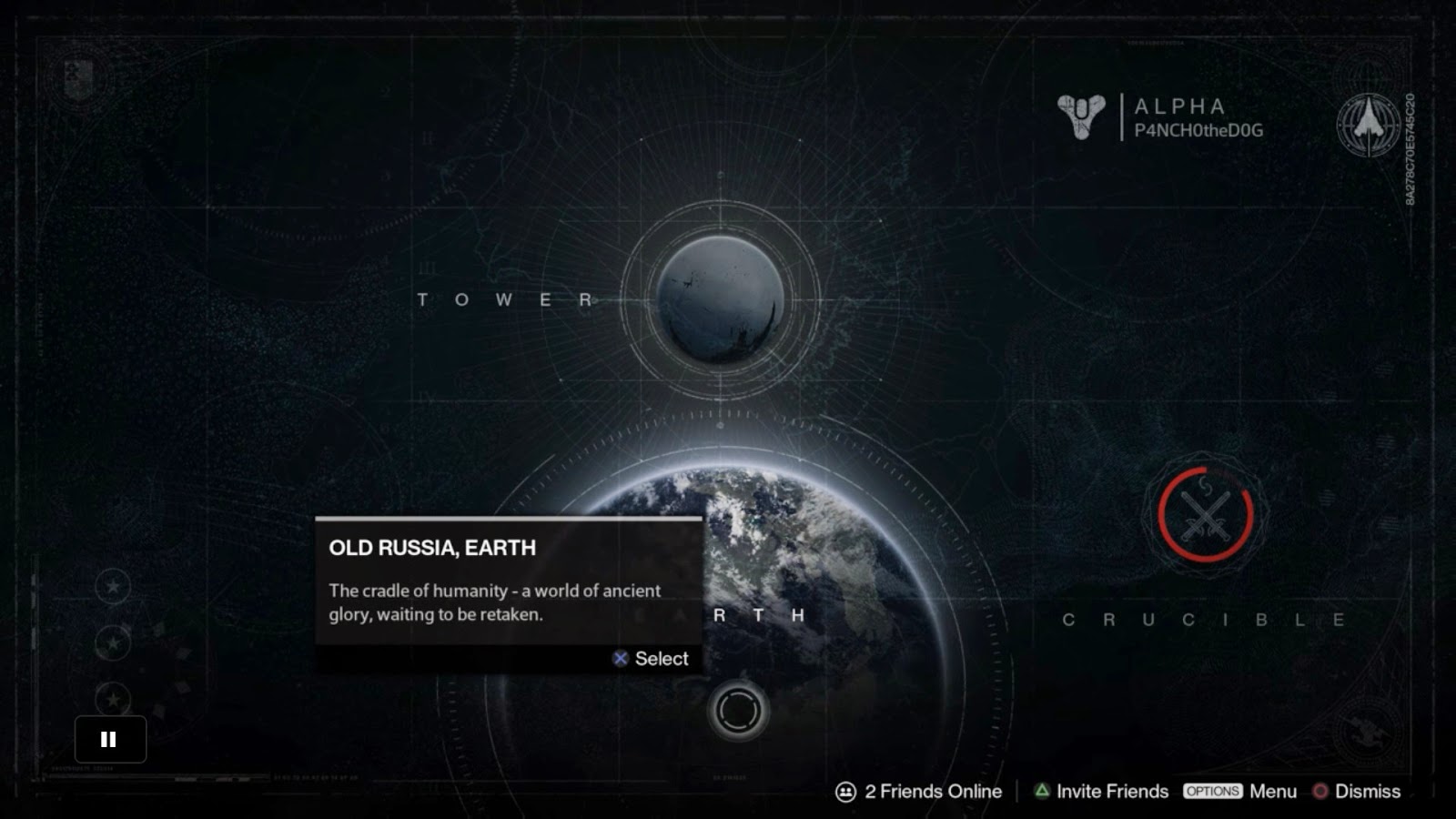Select the Tower destination node
Screen dimensions: 1456x819
pos(720,299)
